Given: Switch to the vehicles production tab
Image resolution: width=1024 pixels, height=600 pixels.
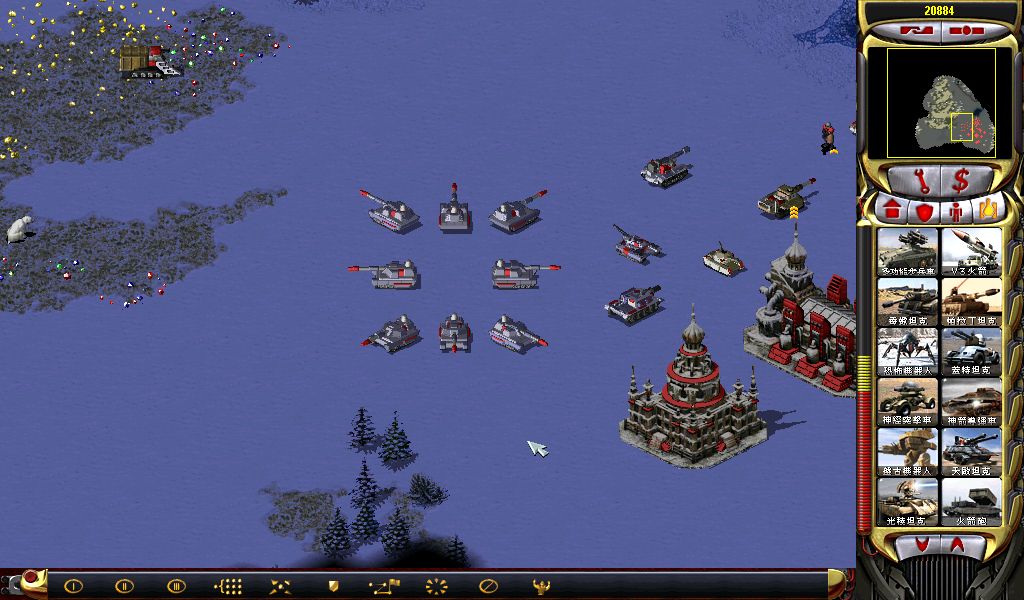Looking at the screenshot, I should (988, 212).
